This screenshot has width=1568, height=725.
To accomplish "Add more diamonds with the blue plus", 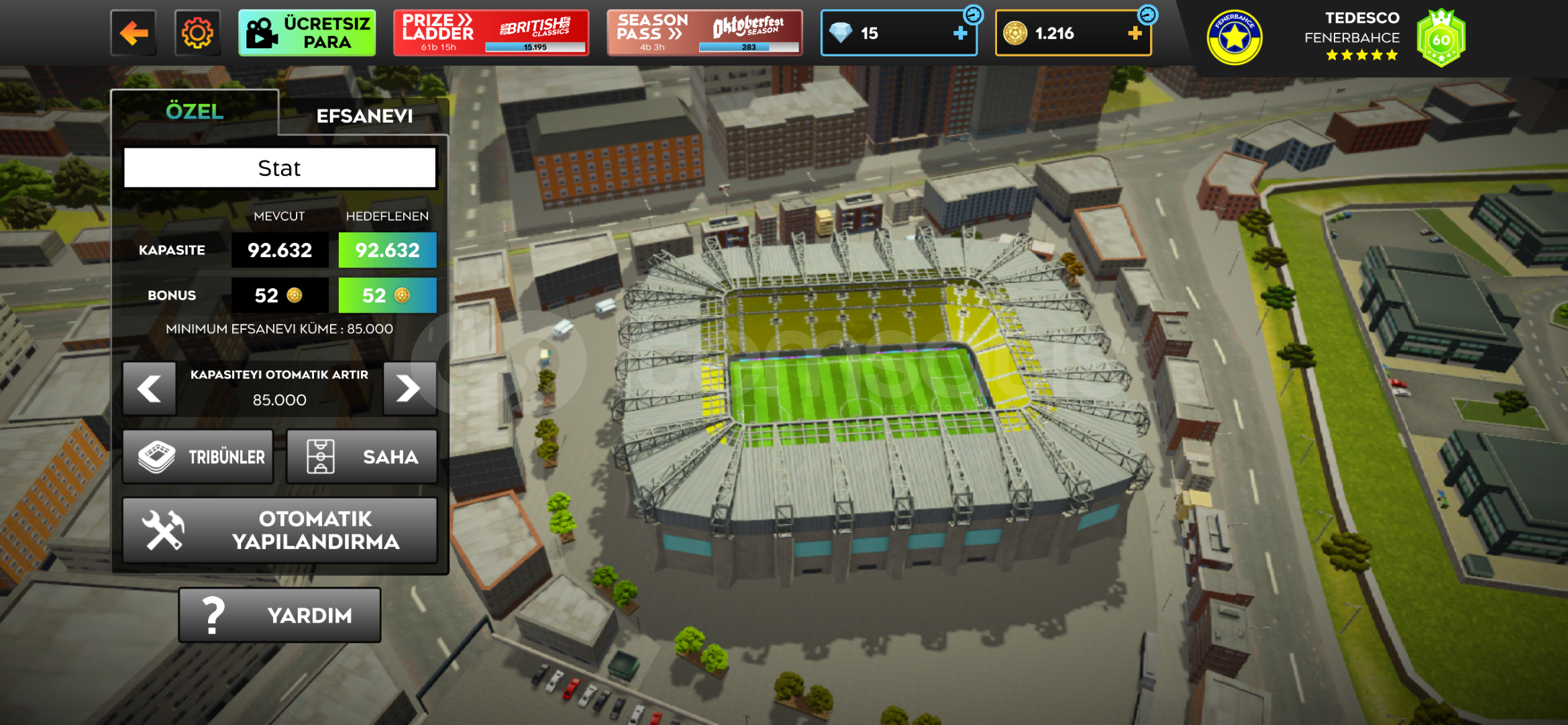I will click(x=960, y=33).
